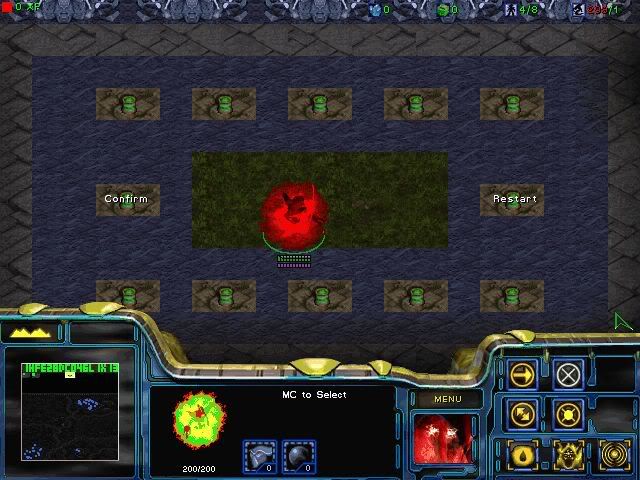Activate the Hold Position command
The image size is (640, 480).
click(568, 412)
